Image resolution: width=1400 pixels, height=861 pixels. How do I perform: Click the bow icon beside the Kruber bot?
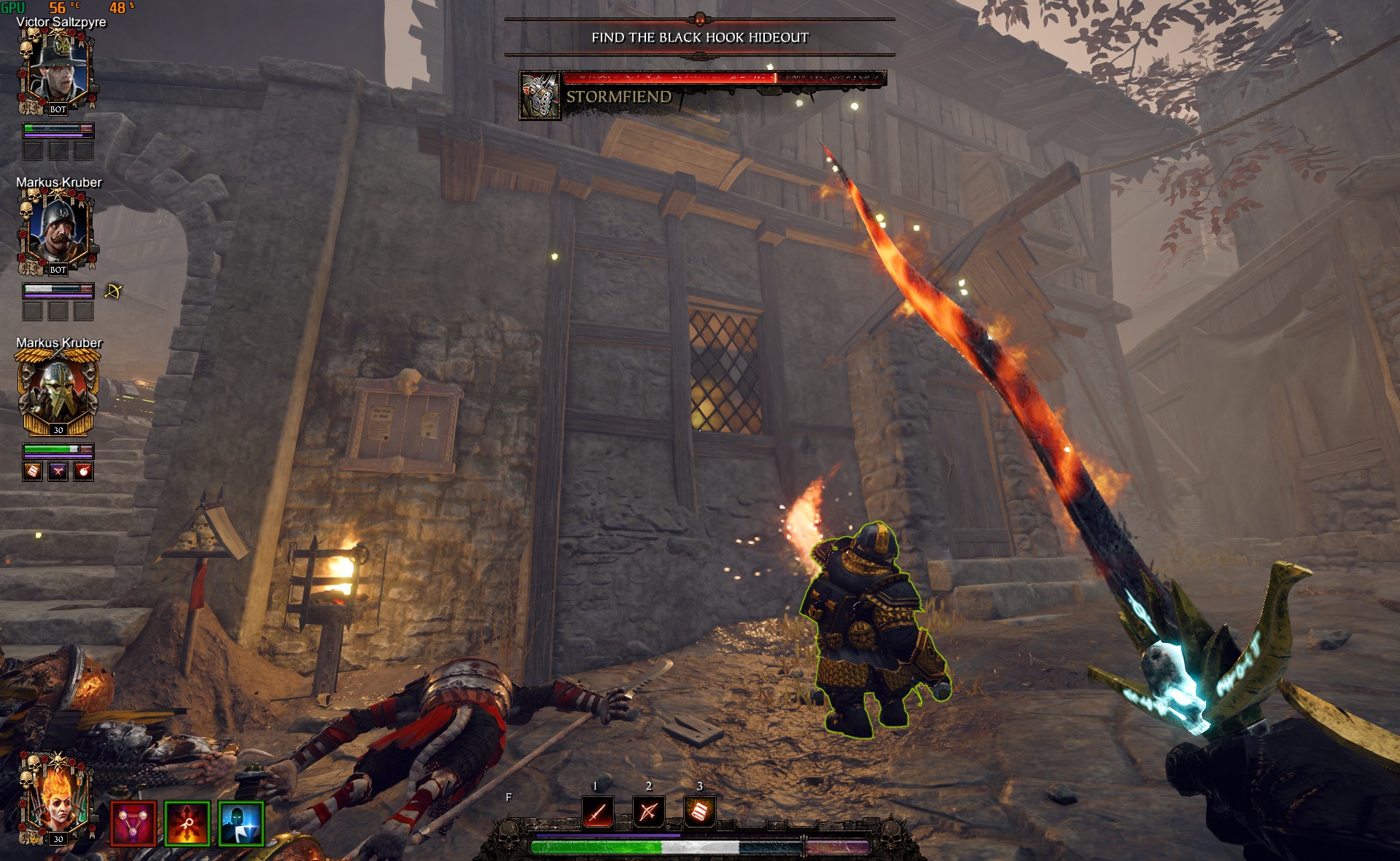pyautogui.click(x=113, y=292)
